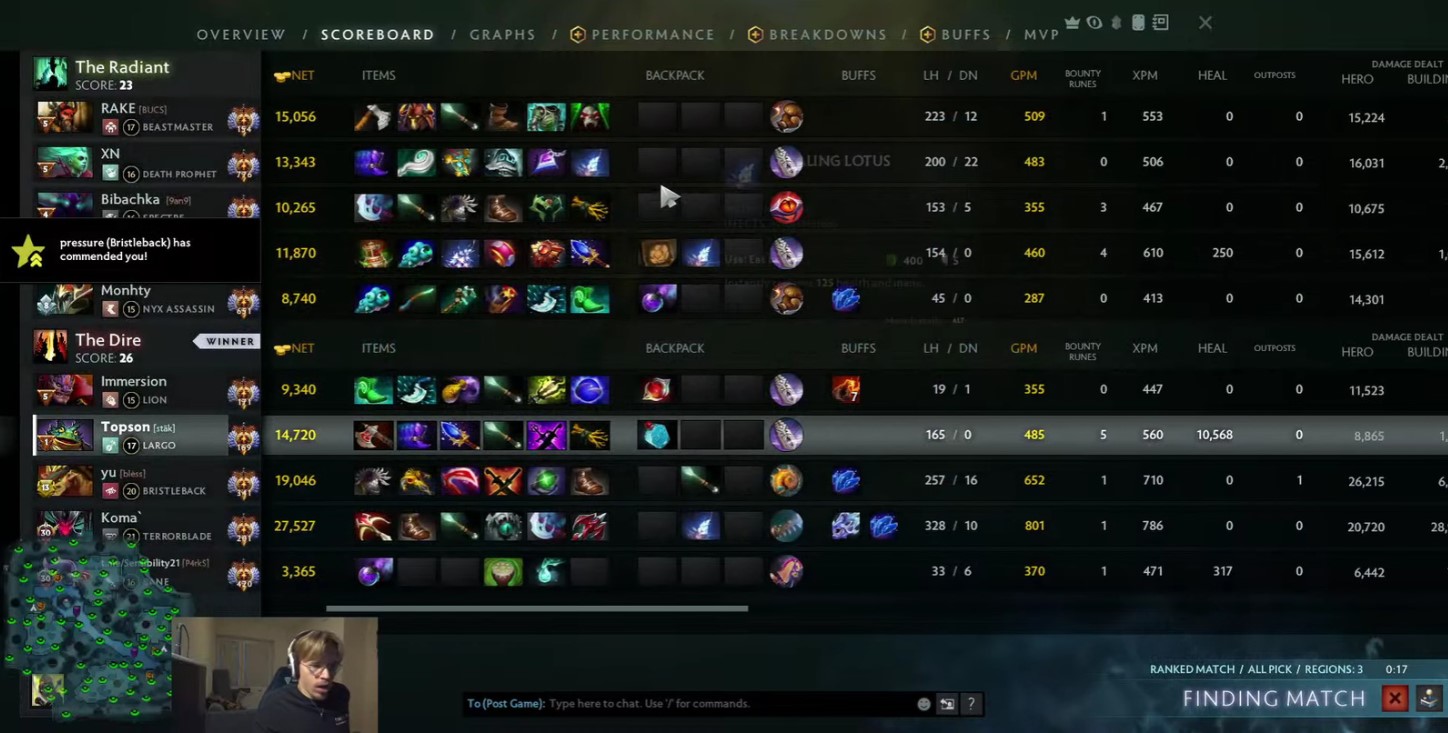Open the player card icon in the header
This screenshot has width=1448, height=733.
pyautogui.click(x=1138, y=22)
